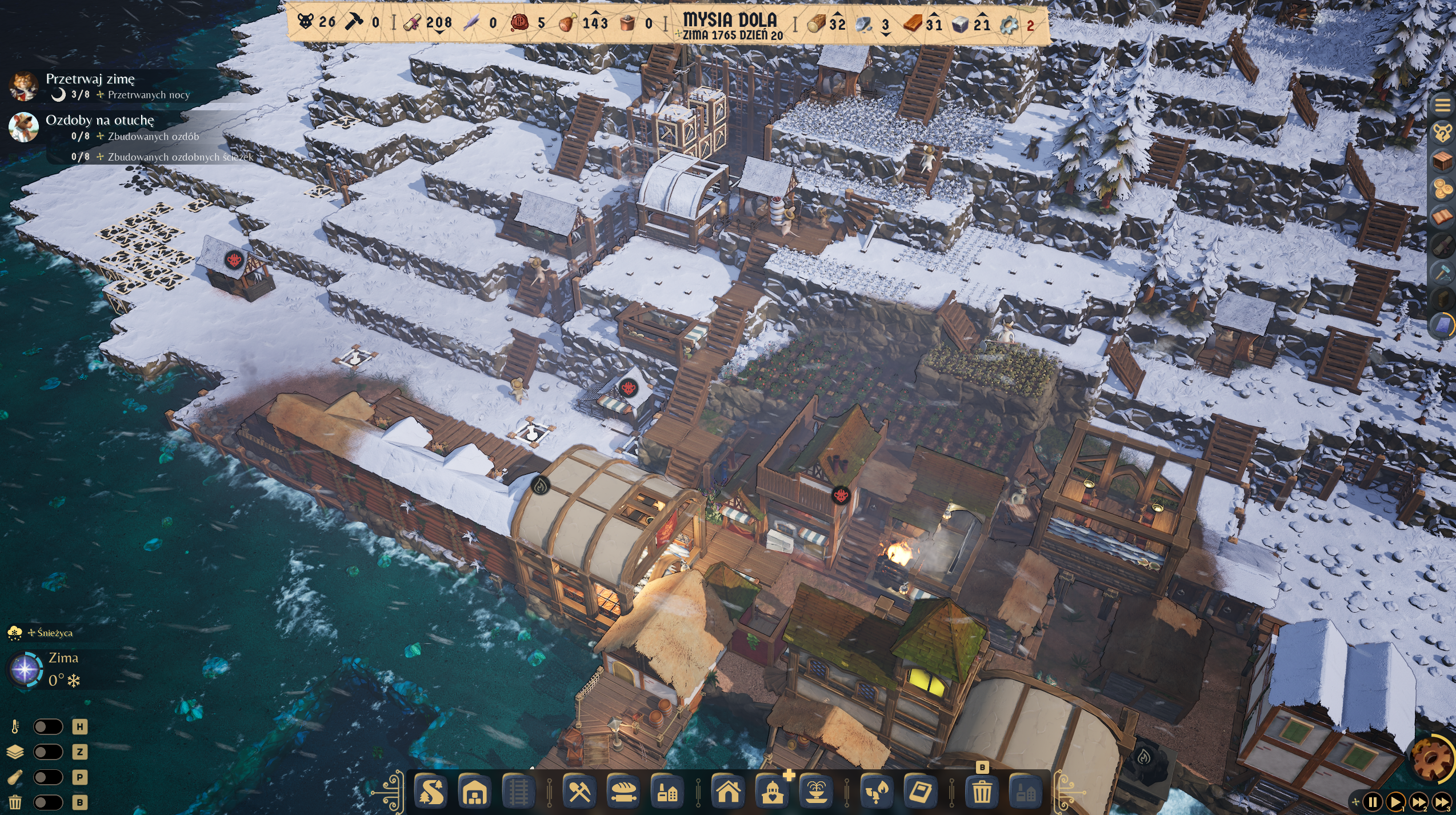Open the mouse head help icon
The image size is (1456, 815).
1442,133
